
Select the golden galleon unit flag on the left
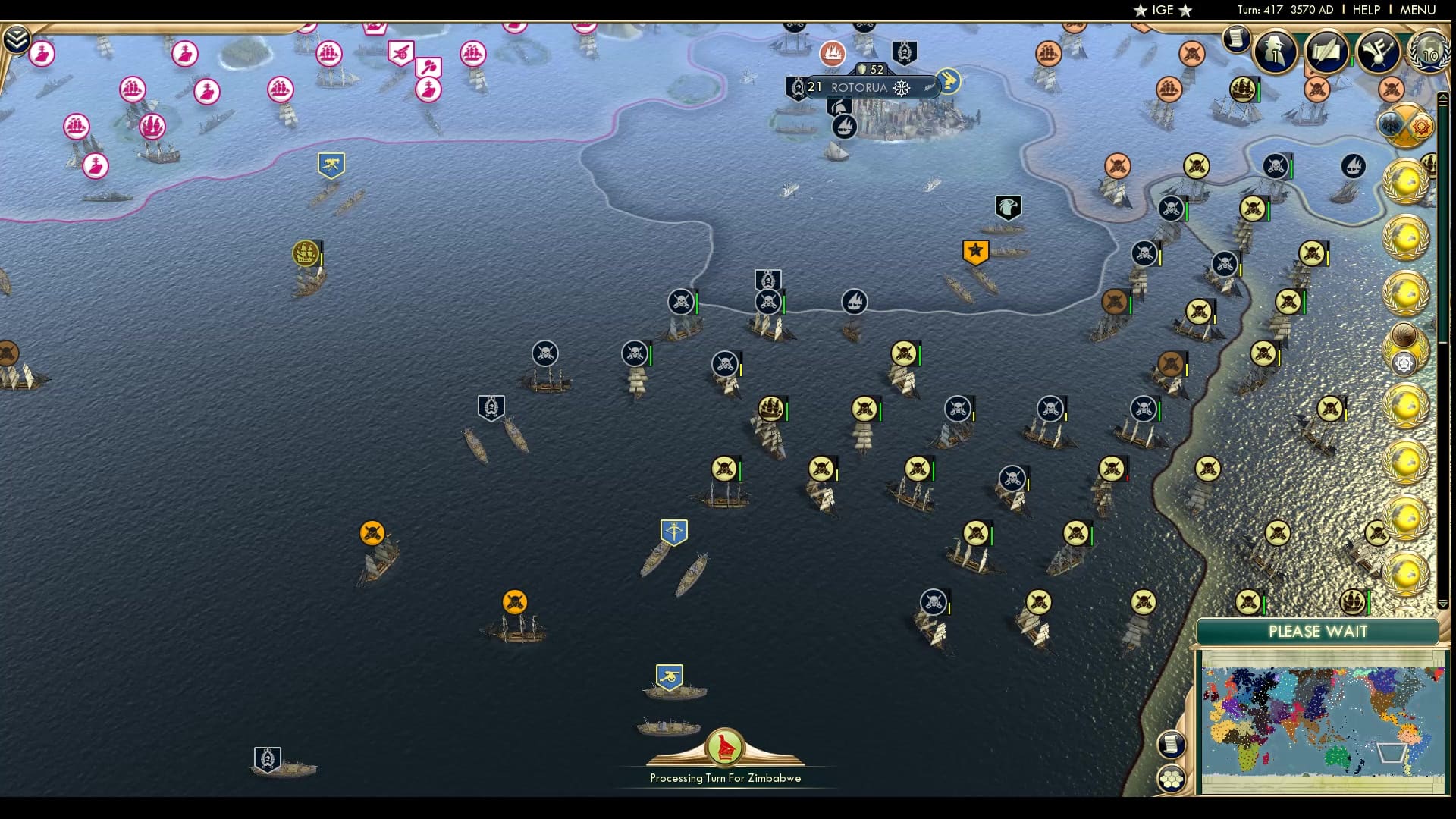point(303,251)
